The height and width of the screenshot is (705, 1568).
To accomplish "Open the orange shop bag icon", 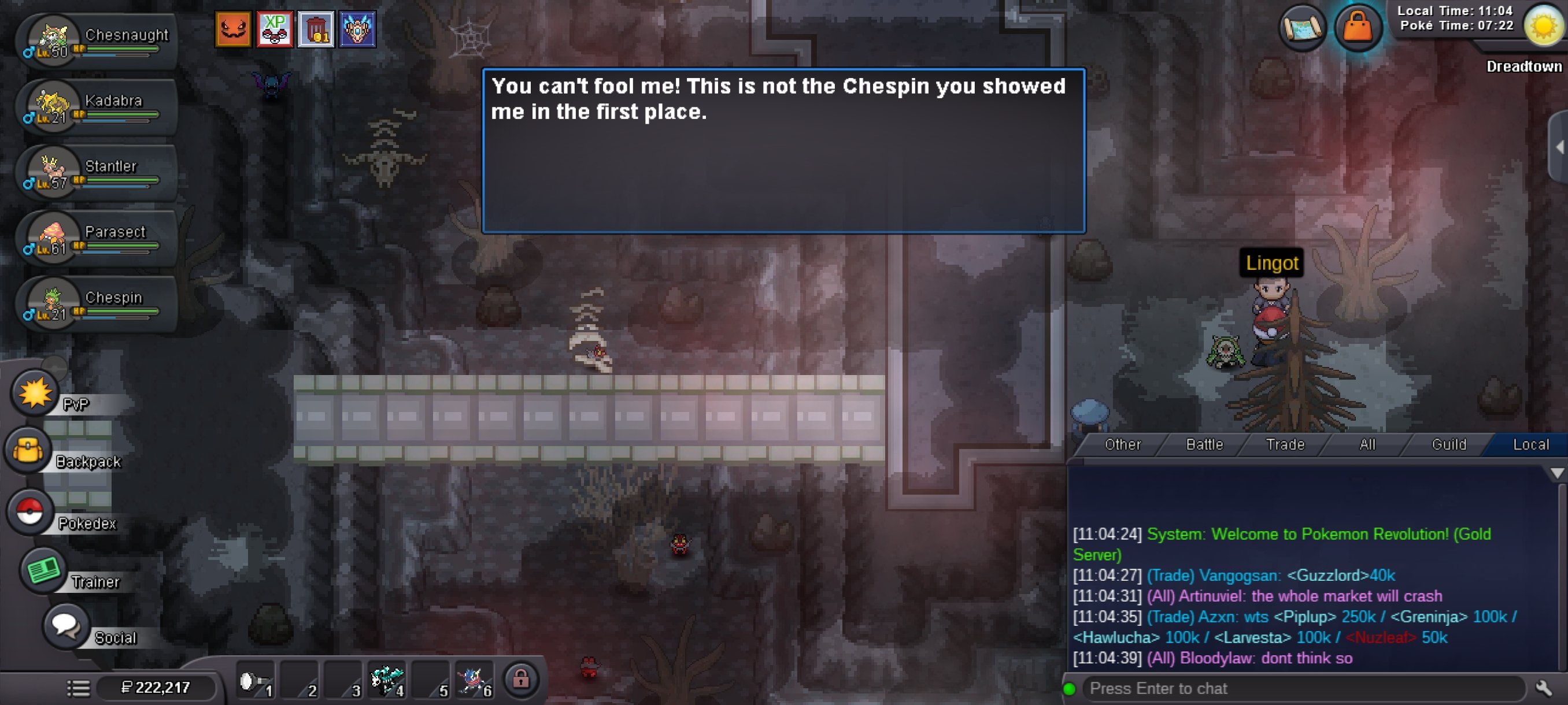I will tap(1358, 27).
